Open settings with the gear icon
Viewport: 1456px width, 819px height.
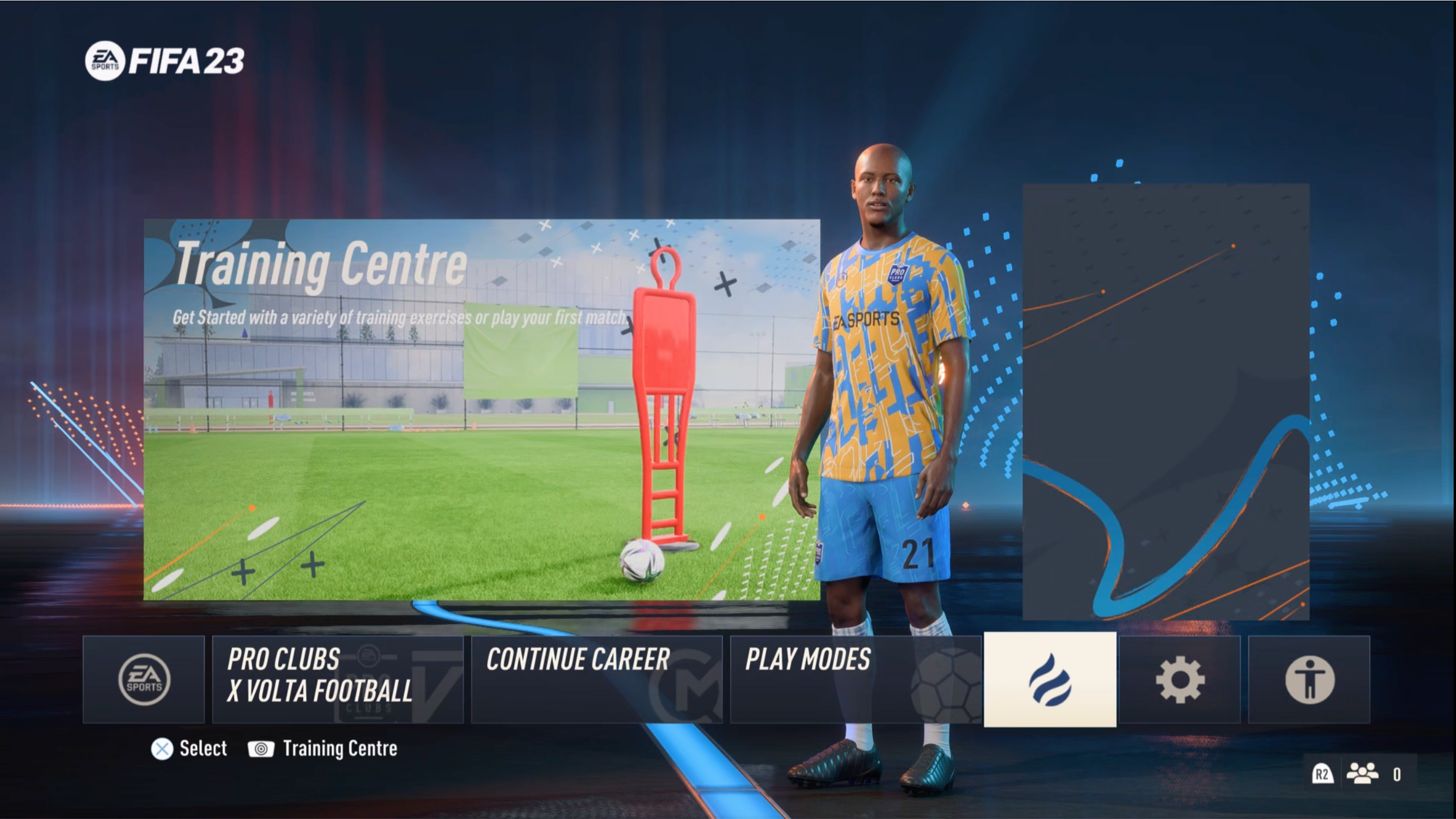coord(1179,680)
